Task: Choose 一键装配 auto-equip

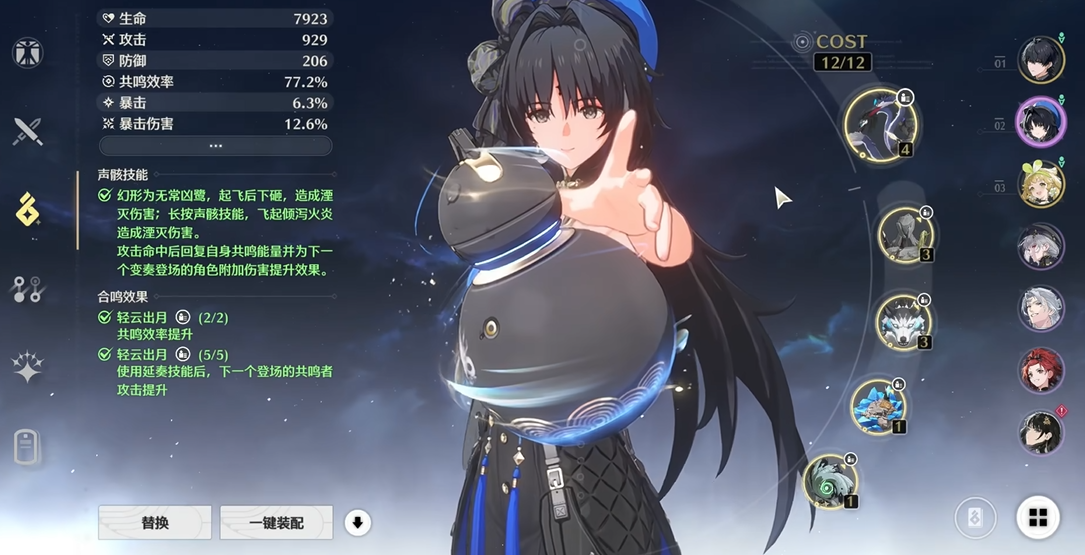Action: click(276, 523)
